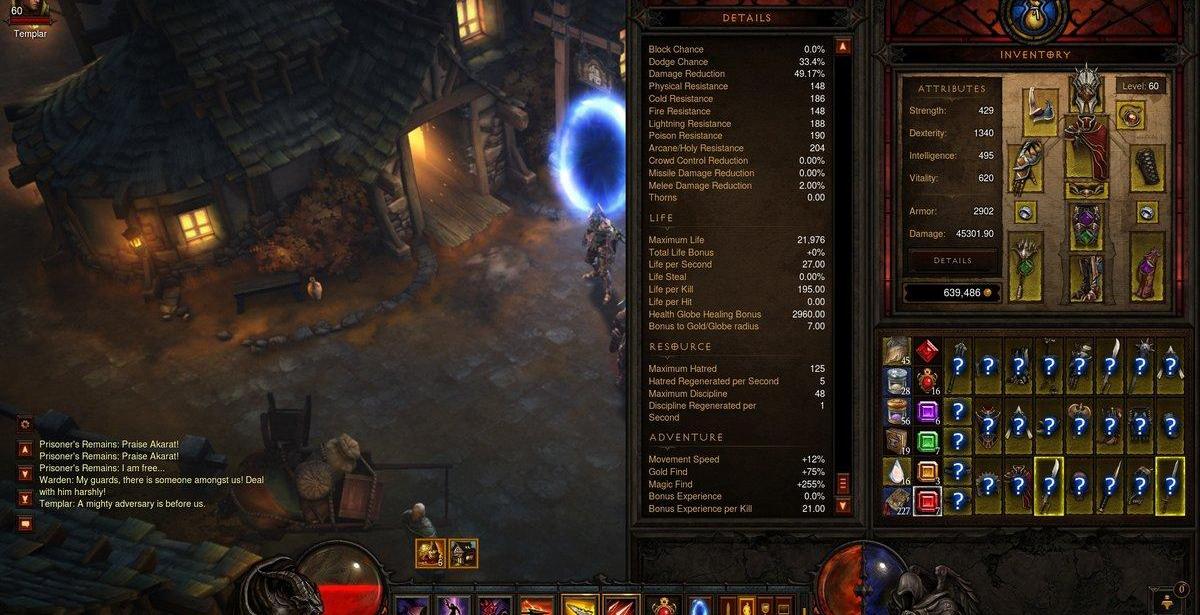Image resolution: width=1200 pixels, height=615 pixels.
Task: Open chat settings gear icon
Action: 25,424
